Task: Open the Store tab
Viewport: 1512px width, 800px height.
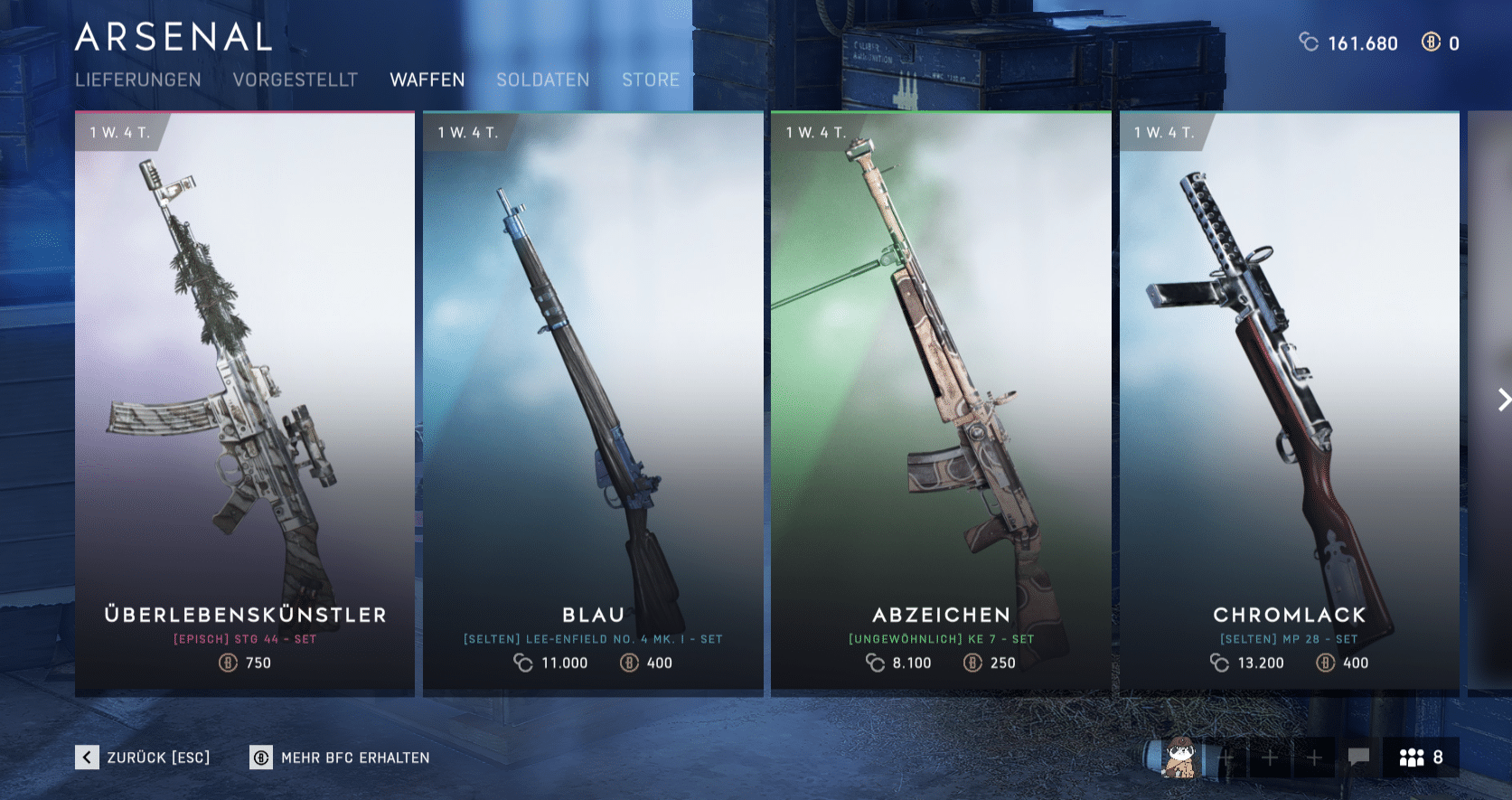Action: (651, 80)
